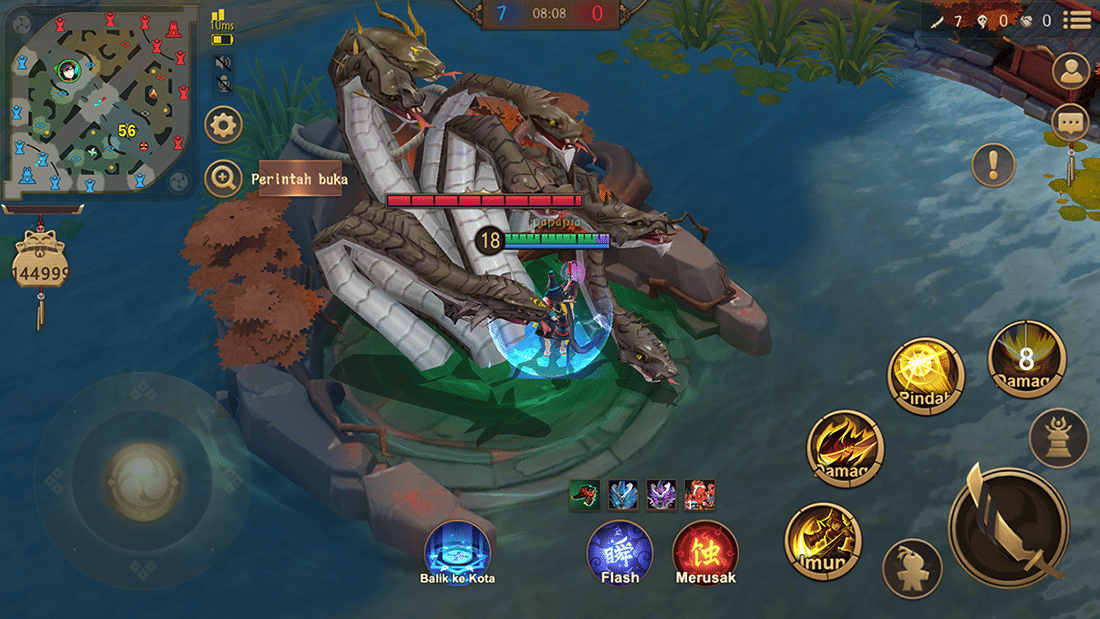This screenshot has width=1100, height=619.
Task: Send an alert with the exclamation button
Action: coord(993,164)
